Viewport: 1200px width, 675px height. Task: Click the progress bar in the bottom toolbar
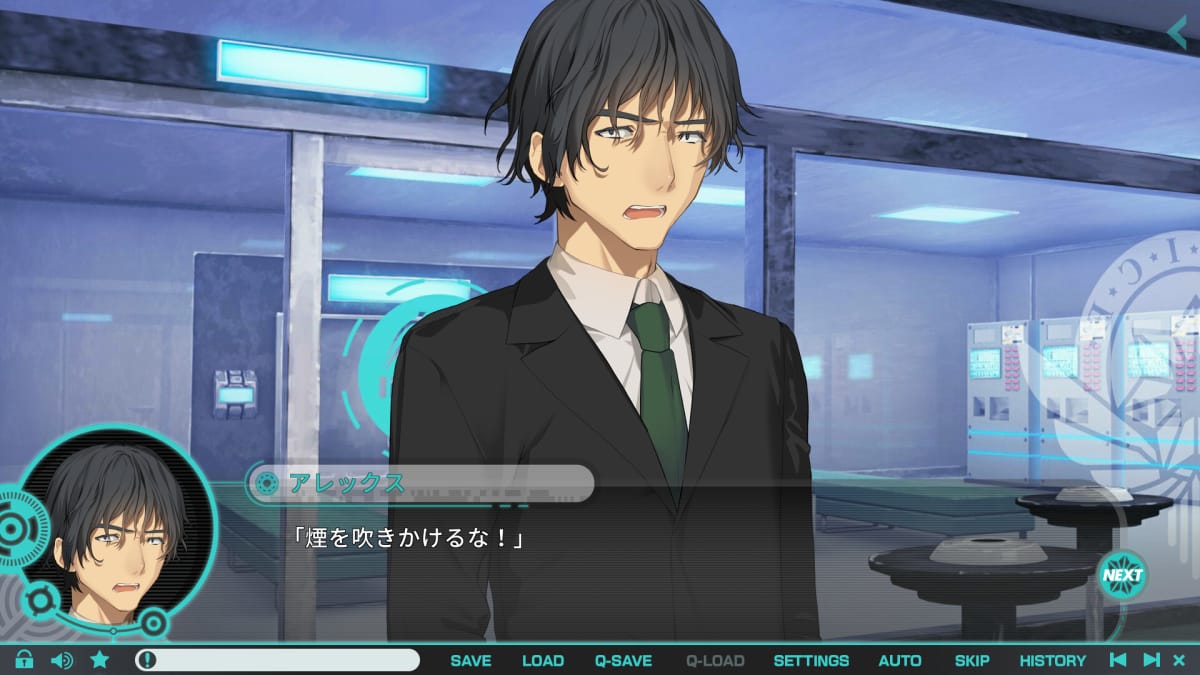pyautogui.click(x=278, y=660)
